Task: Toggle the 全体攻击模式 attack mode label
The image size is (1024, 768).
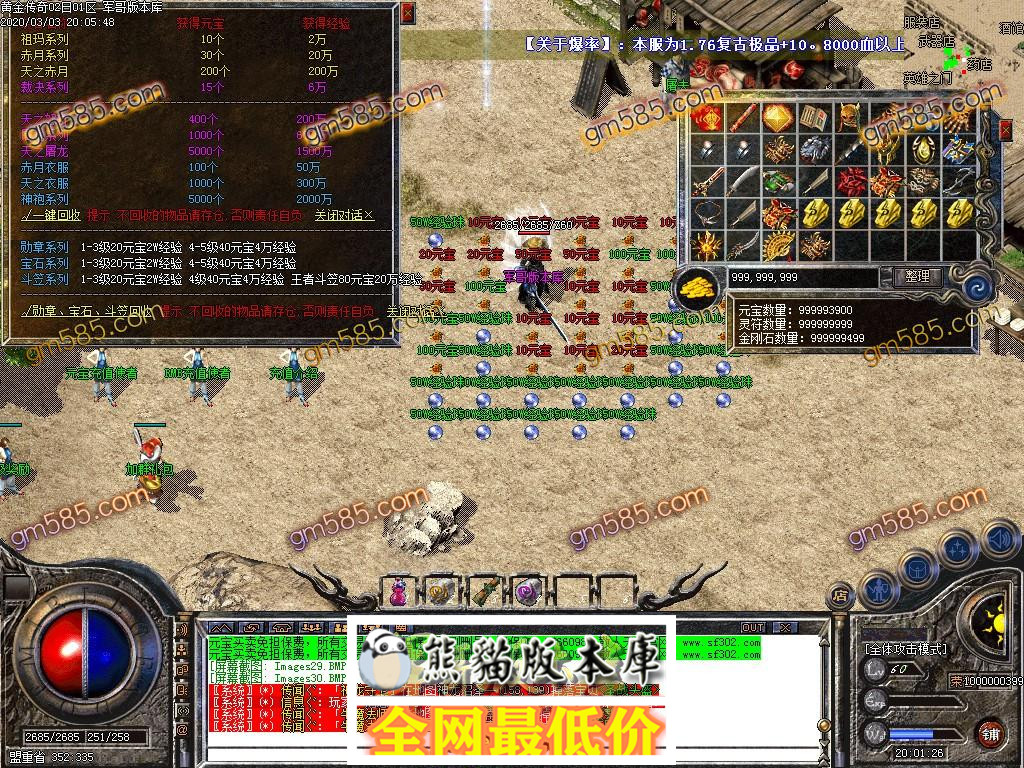Action: 905,649
